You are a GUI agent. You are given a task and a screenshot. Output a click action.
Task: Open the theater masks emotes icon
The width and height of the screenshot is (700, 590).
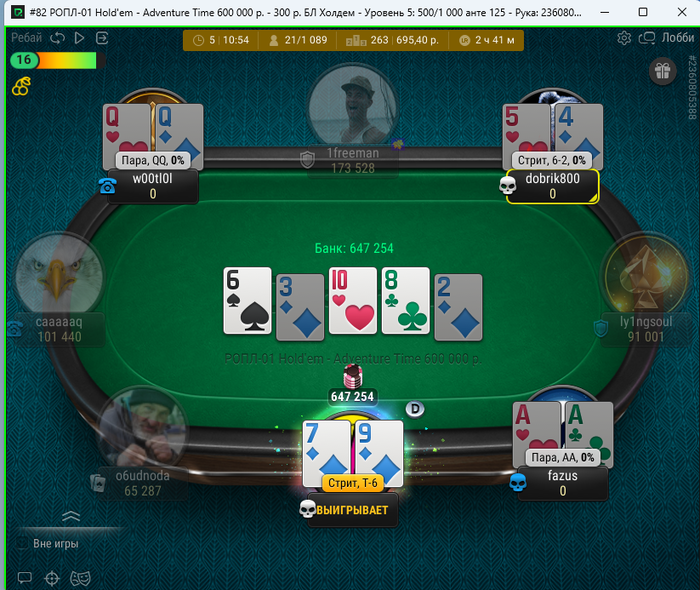click(82, 577)
